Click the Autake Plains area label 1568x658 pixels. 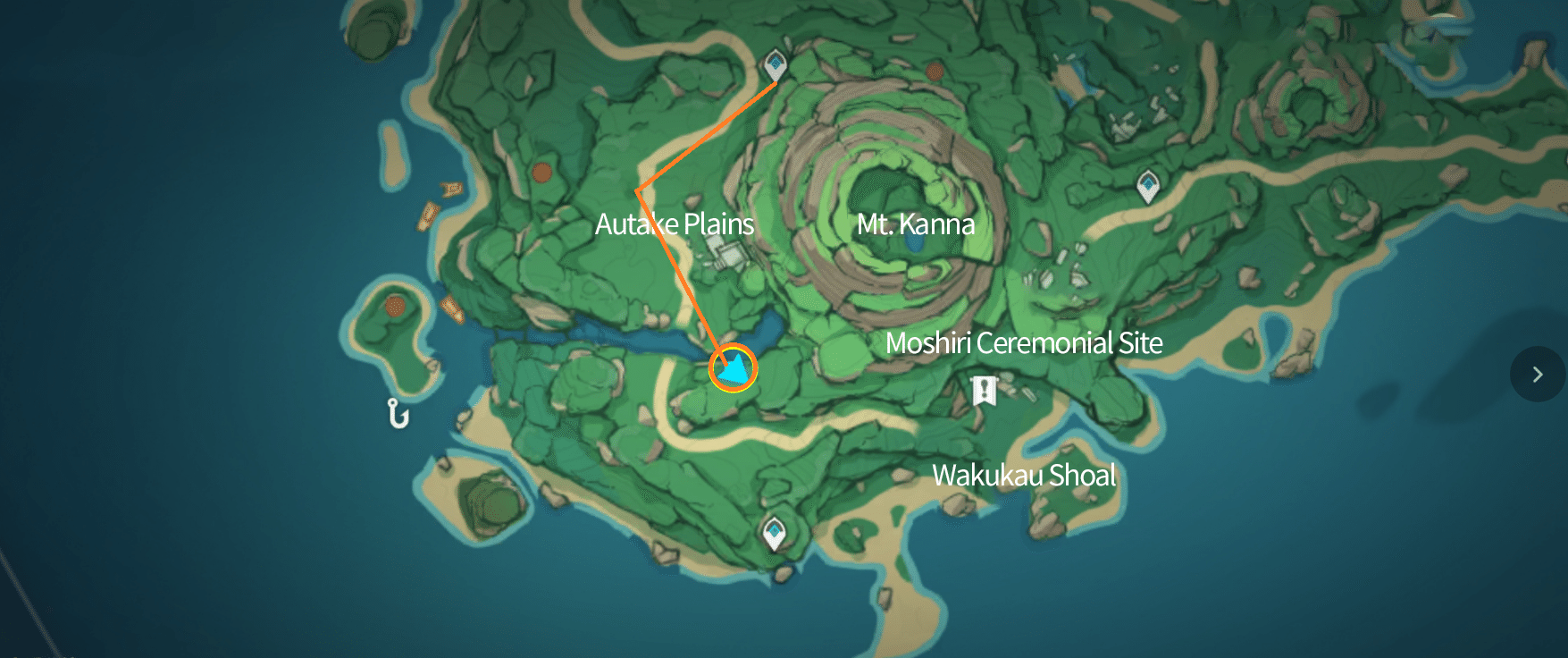pyautogui.click(x=674, y=224)
